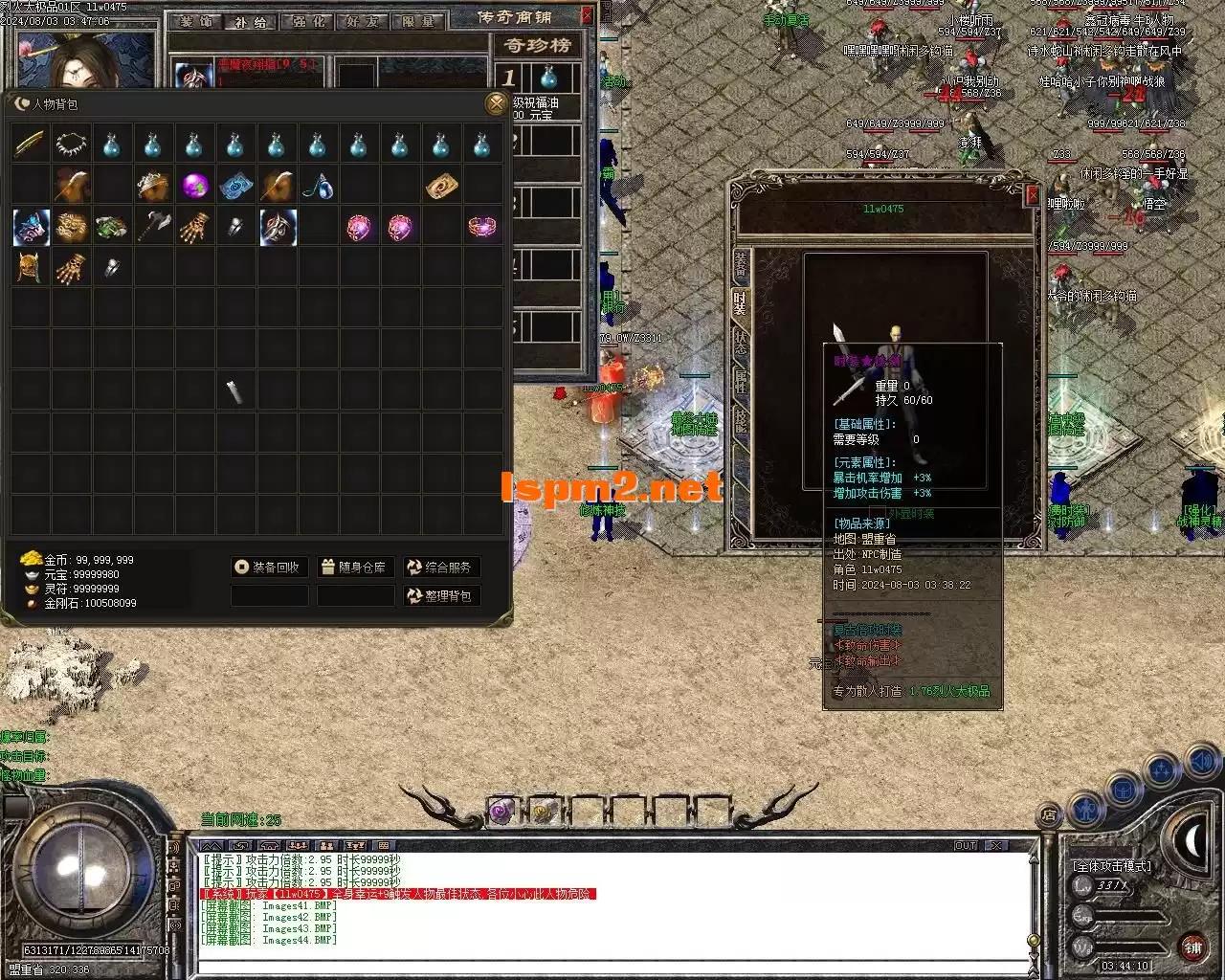Click the round 铺 shop button

tap(1192, 947)
